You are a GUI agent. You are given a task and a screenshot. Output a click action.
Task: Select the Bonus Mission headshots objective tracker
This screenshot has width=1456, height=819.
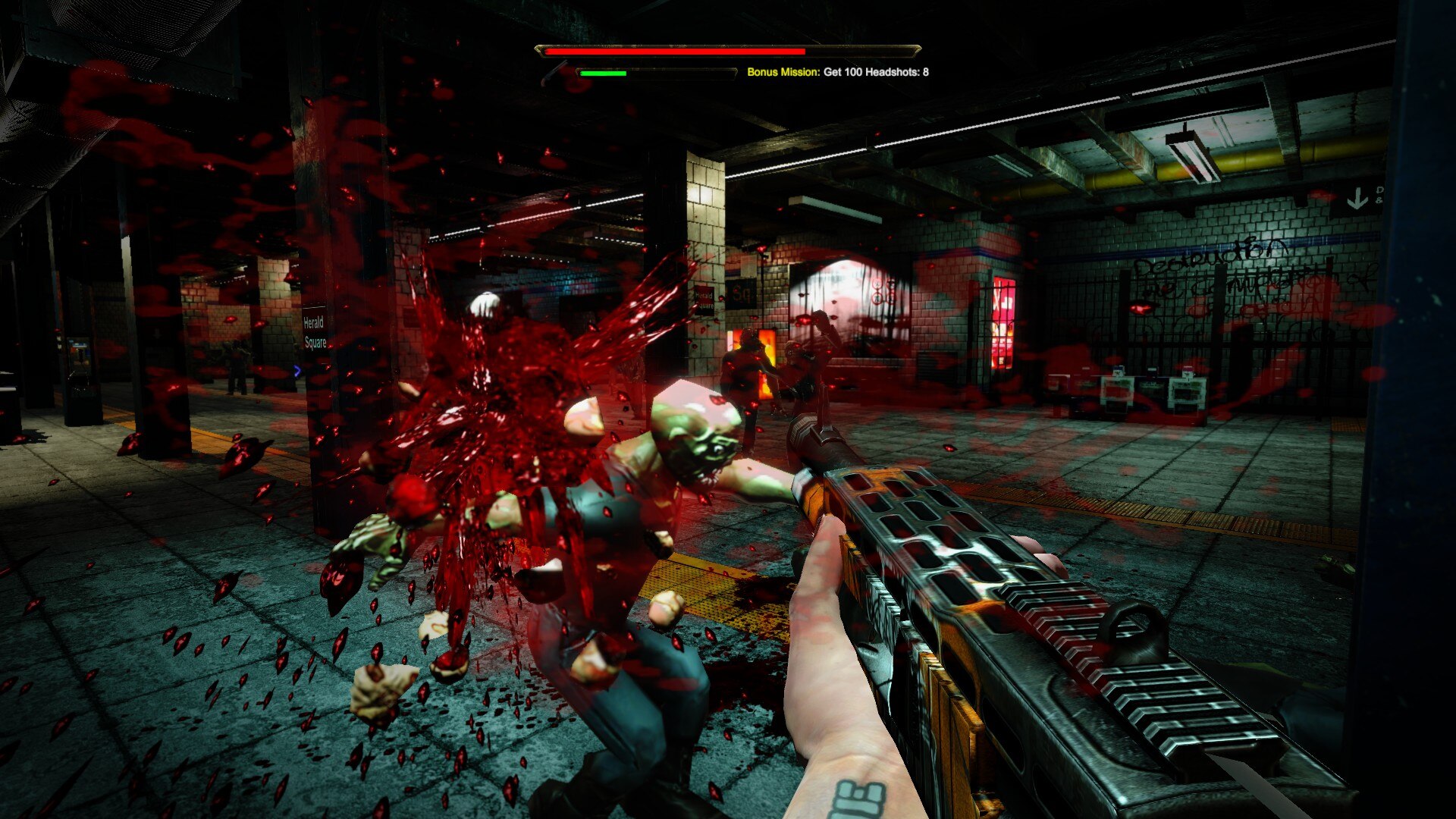[x=837, y=72]
